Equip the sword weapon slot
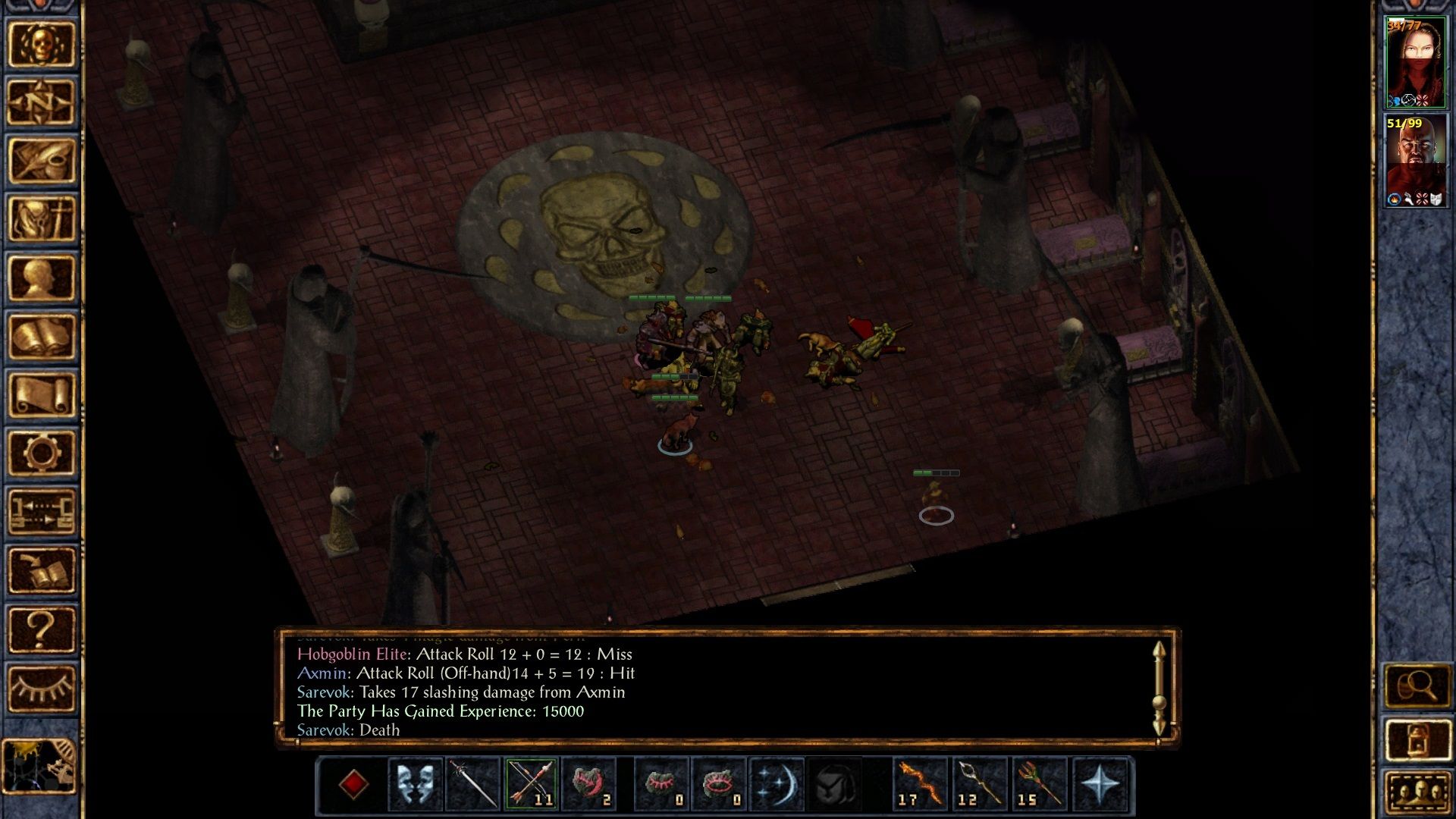The width and height of the screenshot is (1456, 819). [x=473, y=784]
